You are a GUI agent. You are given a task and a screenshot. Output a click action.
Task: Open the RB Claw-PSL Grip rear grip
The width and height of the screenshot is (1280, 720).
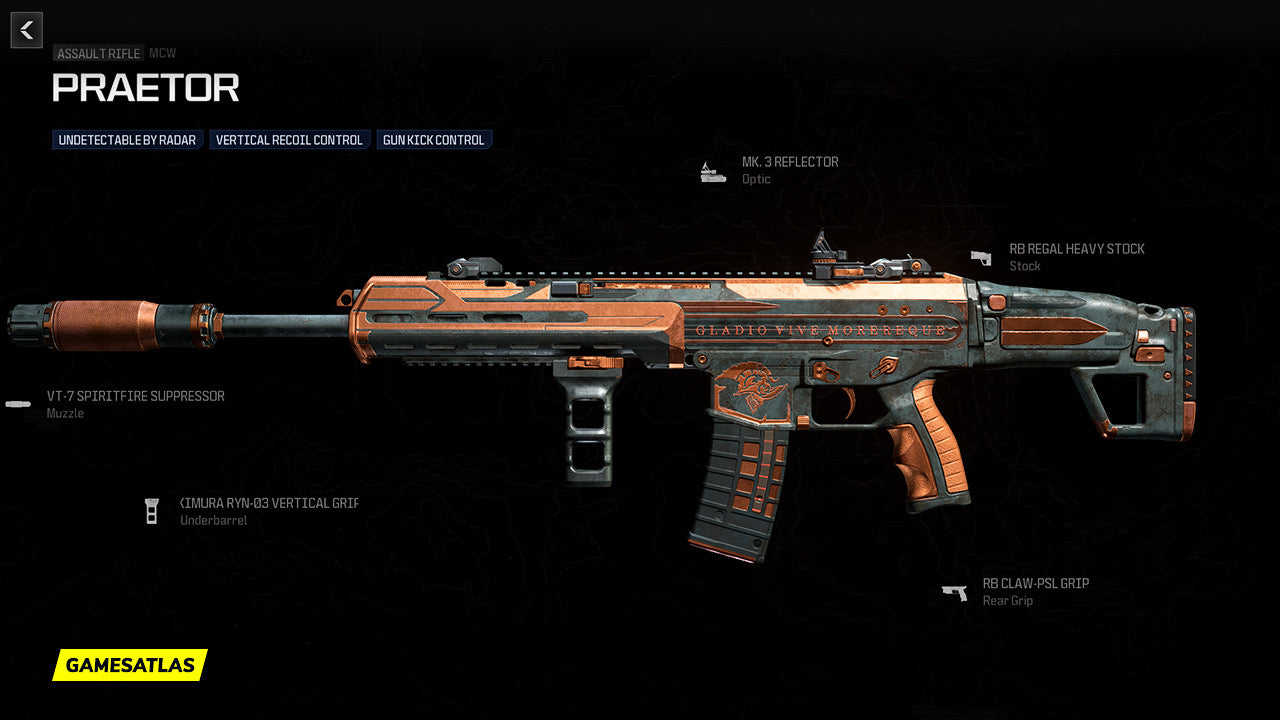click(x=1035, y=584)
